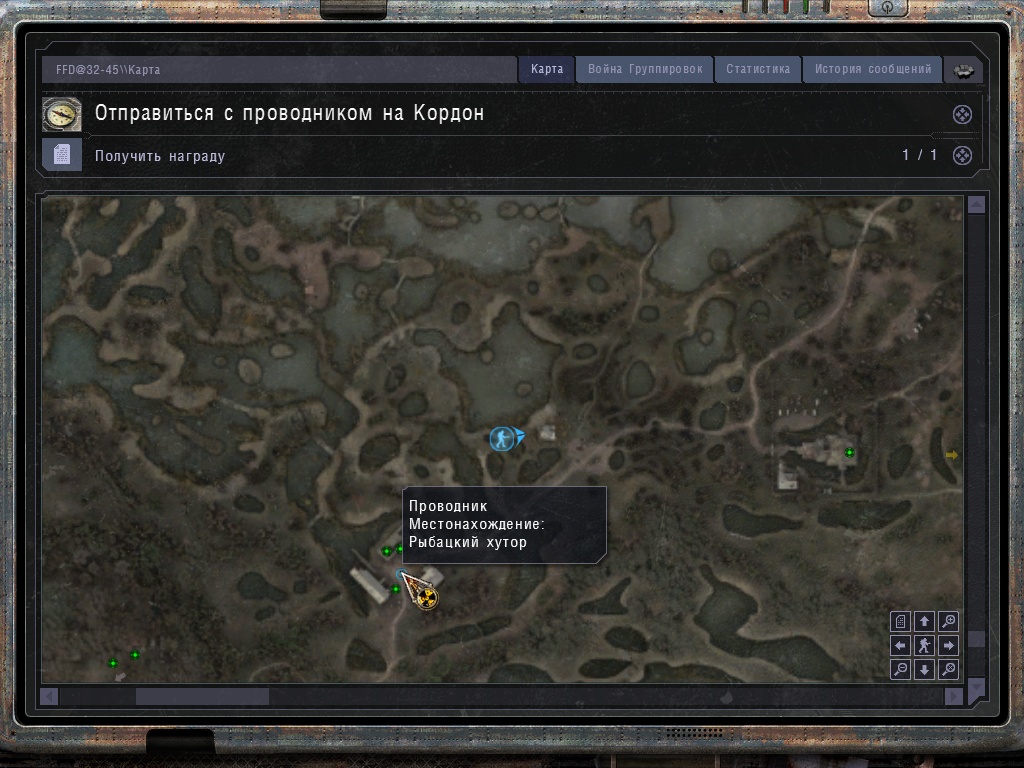Show the История сообщений tab
The height and width of the screenshot is (768, 1024).
tap(873, 69)
